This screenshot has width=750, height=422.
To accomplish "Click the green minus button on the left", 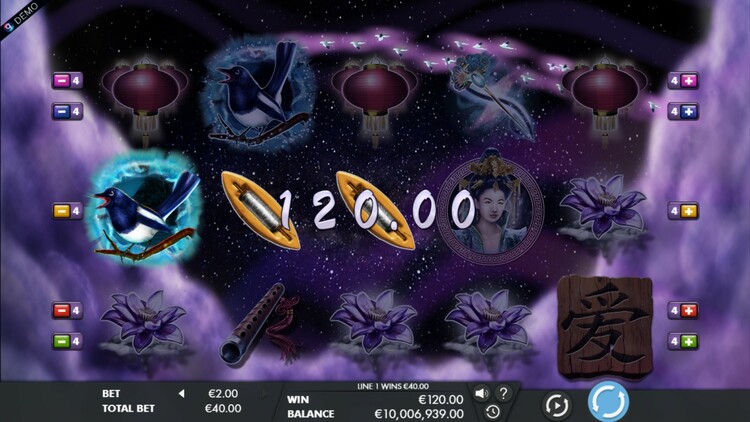I will coord(60,341).
